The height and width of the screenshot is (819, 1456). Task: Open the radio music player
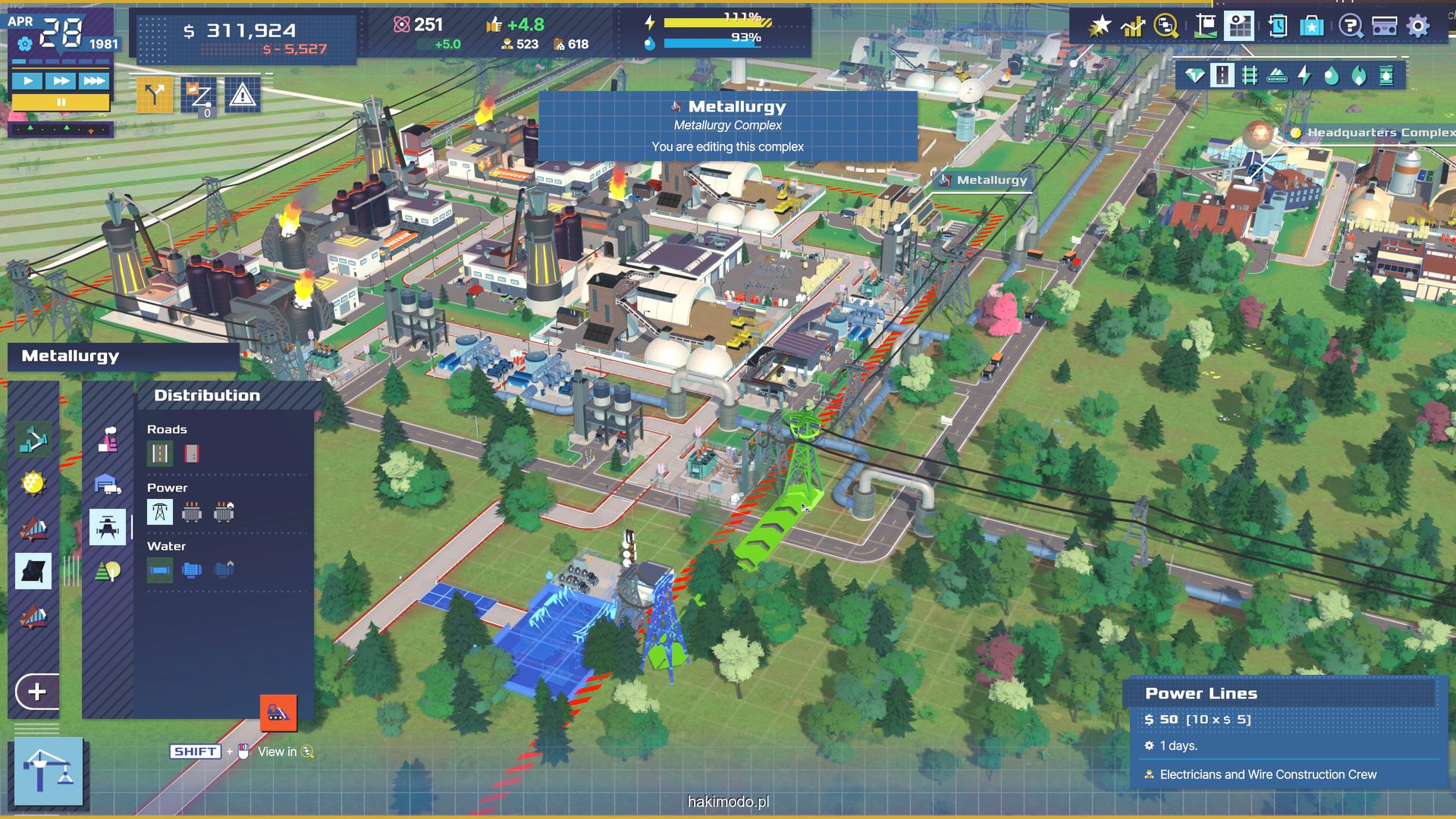point(1384,27)
